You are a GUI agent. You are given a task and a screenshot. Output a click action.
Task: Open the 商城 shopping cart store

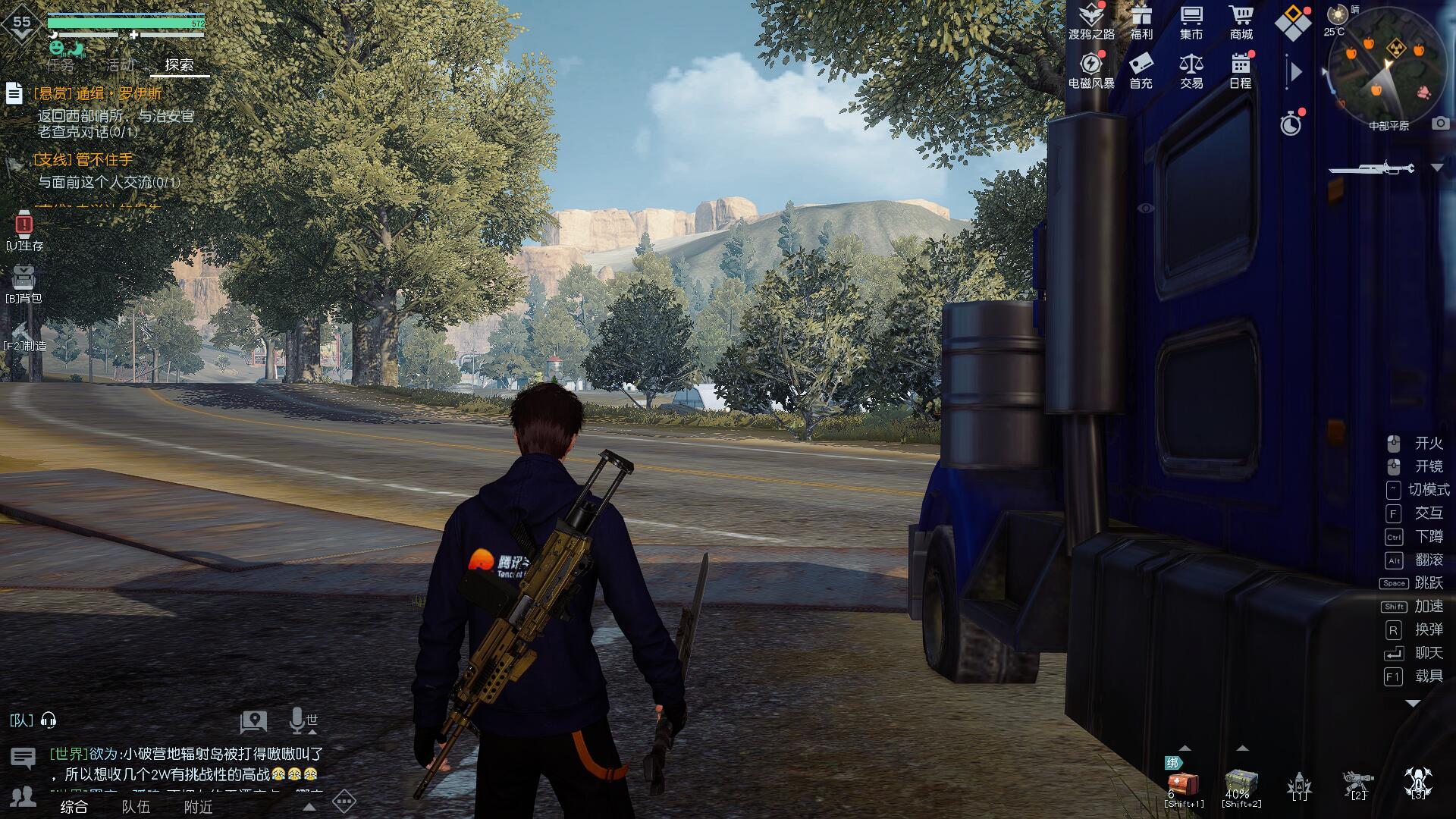point(1241,21)
